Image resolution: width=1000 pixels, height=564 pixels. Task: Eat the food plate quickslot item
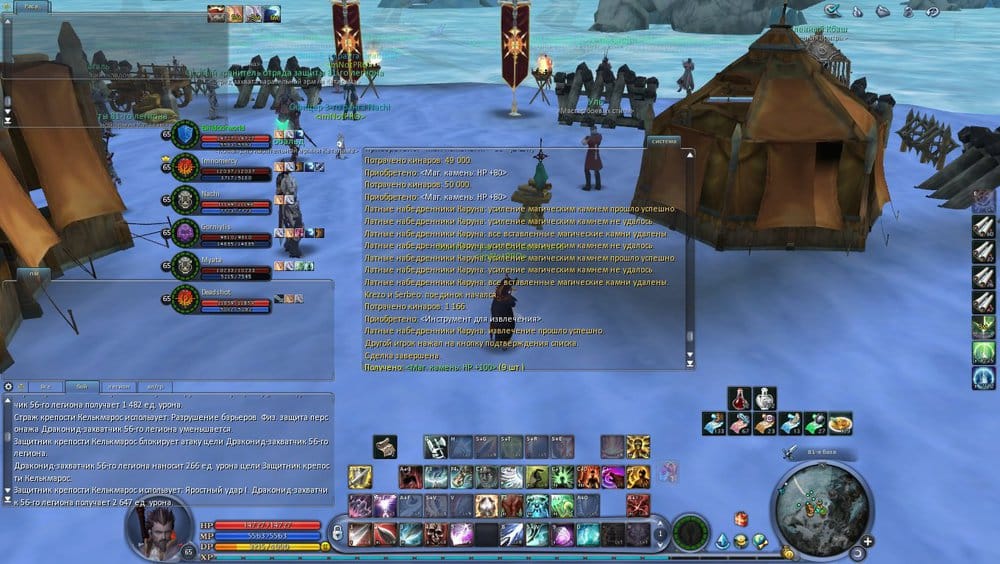[x=840, y=423]
